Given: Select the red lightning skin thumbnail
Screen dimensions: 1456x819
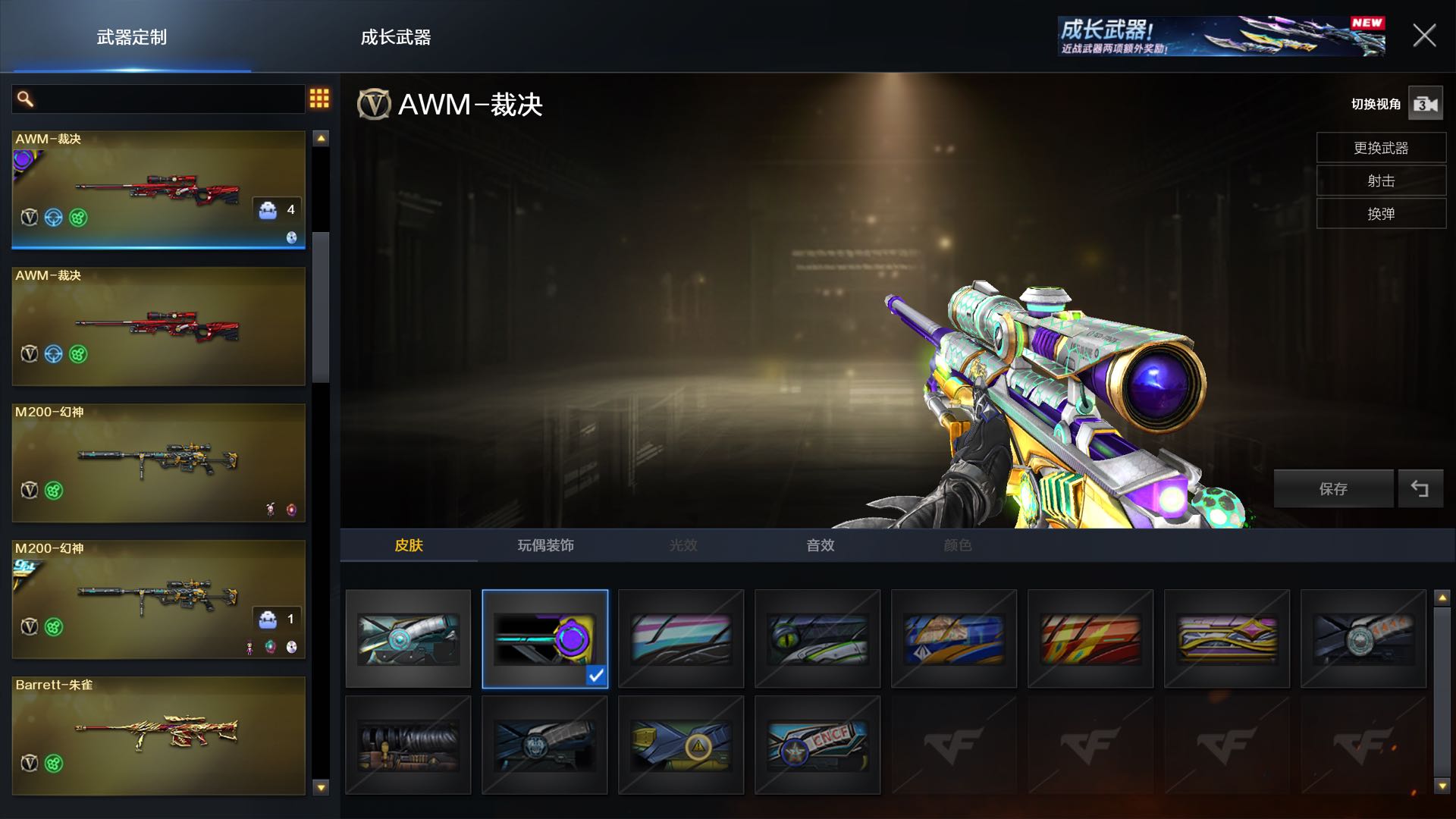Looking at the screenshot, I should [1090, 639].
